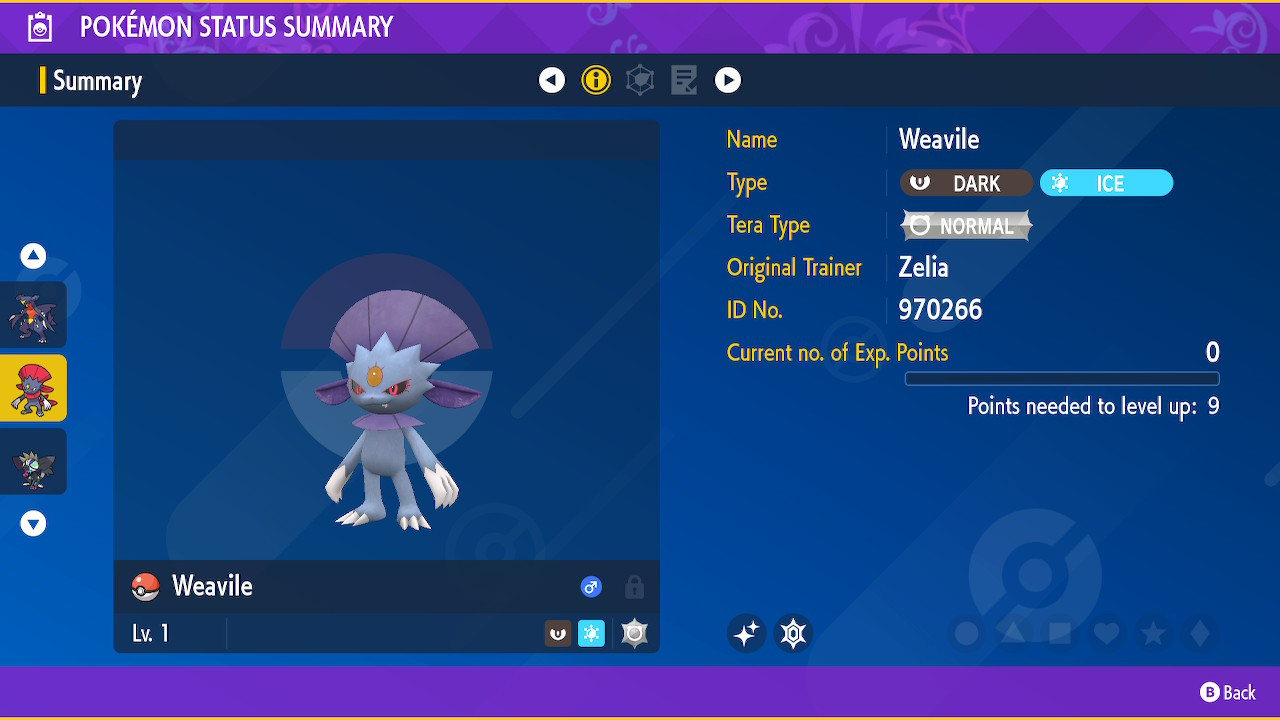
Task: Click the Tera jewel icon
Action: pyautogui.click(x=793, y=633)
